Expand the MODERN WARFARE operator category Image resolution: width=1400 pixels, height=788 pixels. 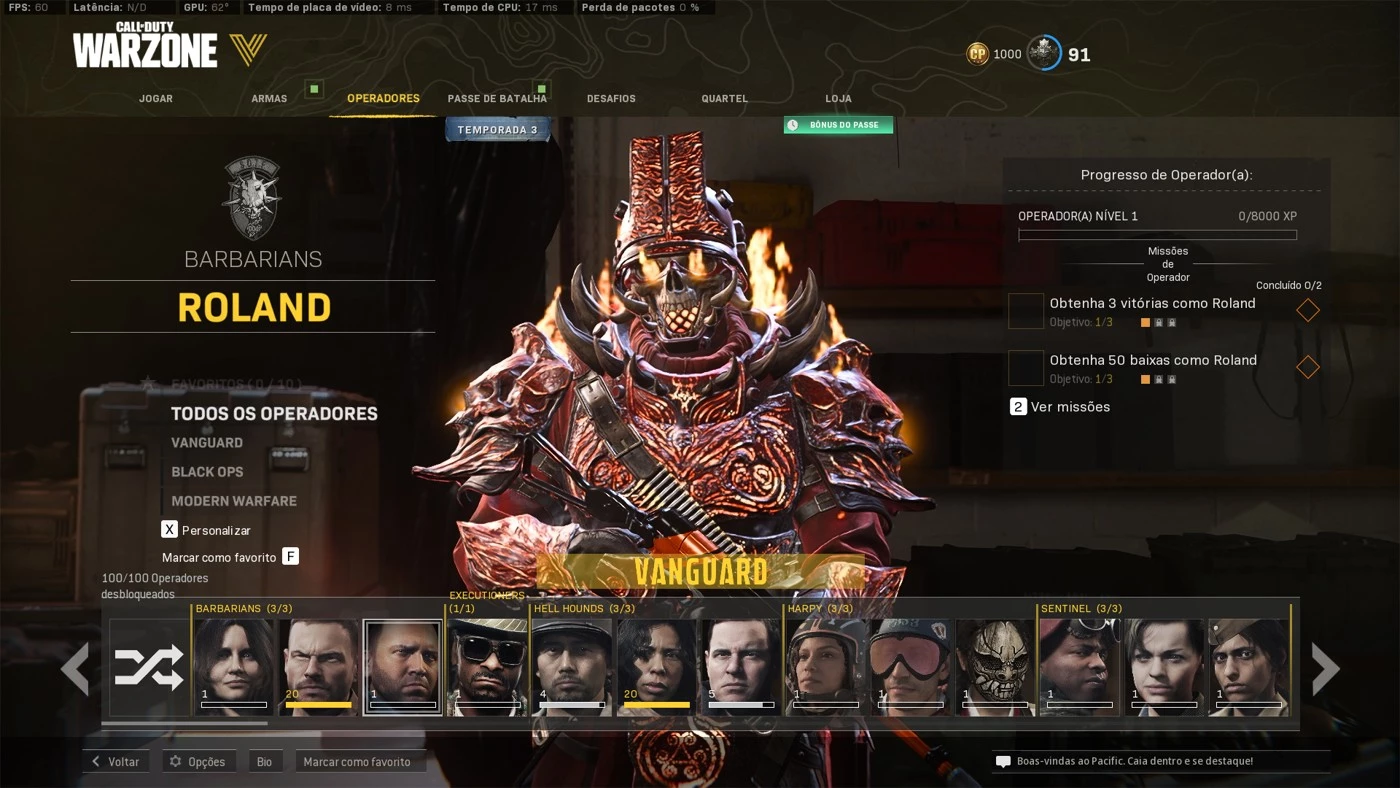(x=232, y=500)
